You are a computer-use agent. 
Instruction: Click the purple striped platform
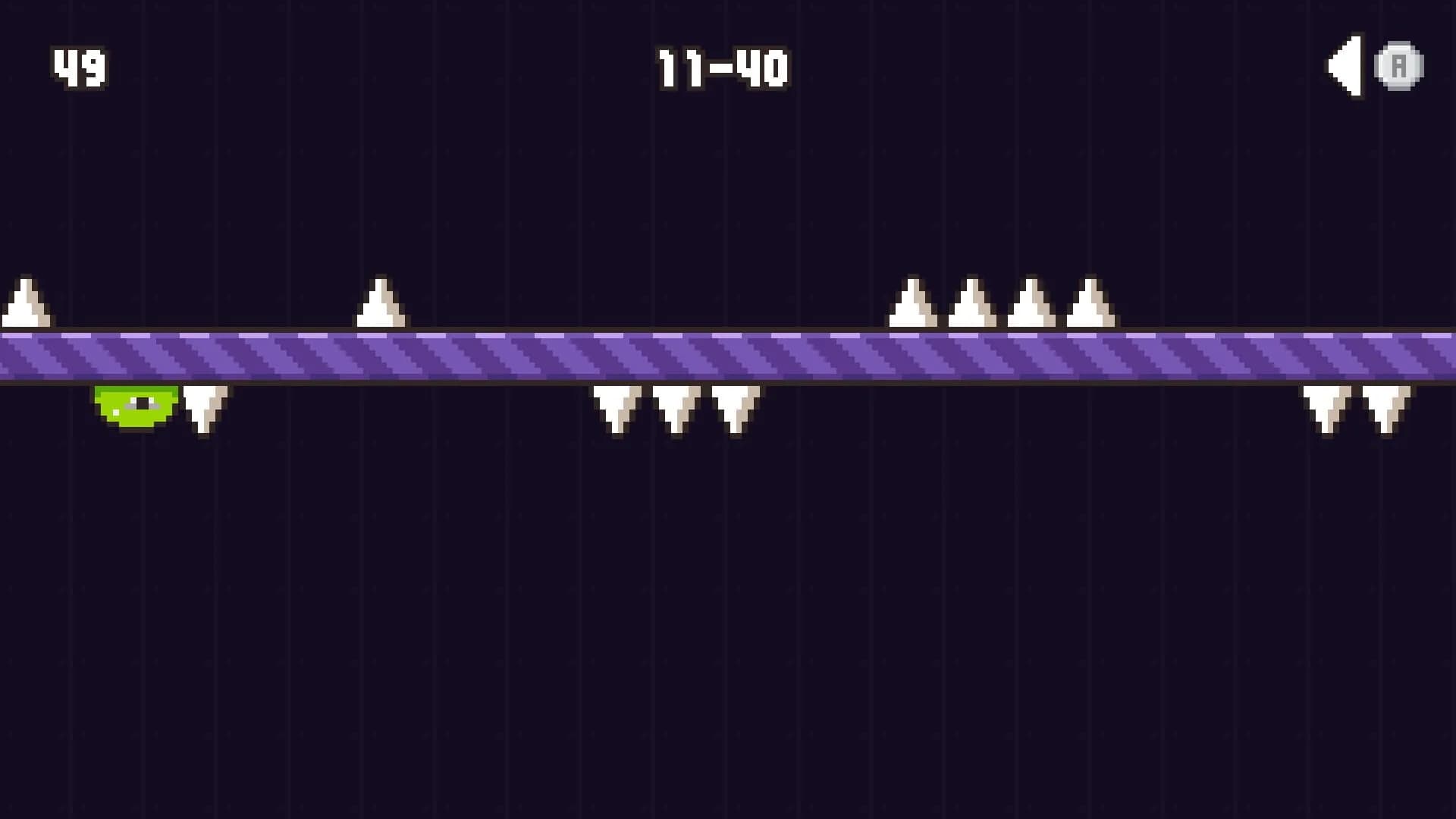pyautogui.click(x=728, y=356)
